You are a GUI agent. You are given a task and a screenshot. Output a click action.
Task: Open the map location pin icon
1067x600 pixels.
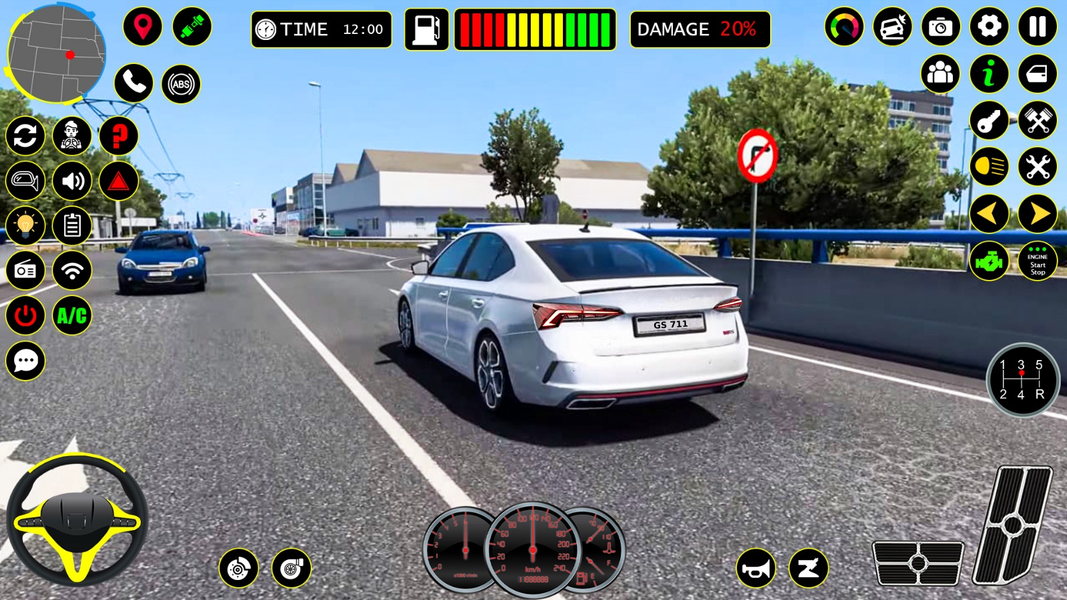[x=142, y=27]
